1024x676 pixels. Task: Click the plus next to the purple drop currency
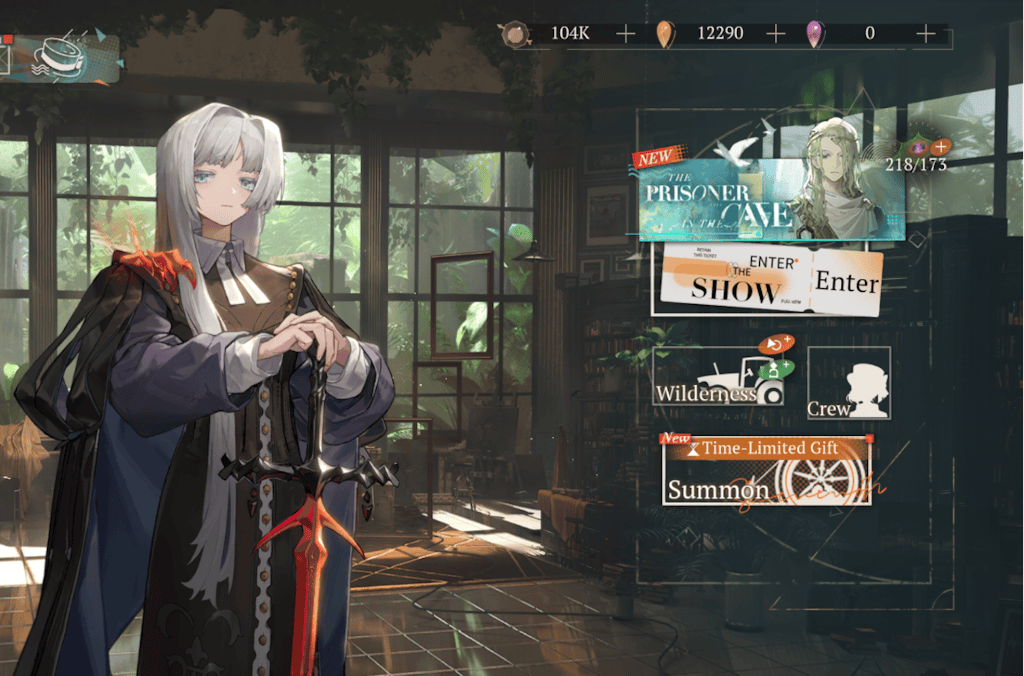pos(925,34)
